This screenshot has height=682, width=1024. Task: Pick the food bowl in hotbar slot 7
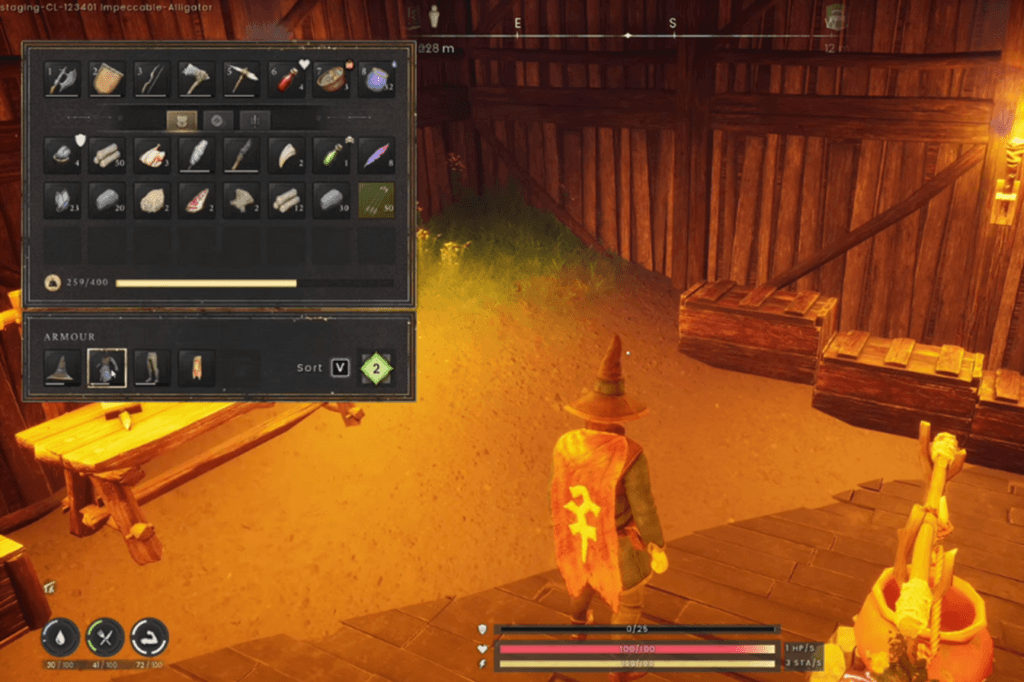[331, 79]
